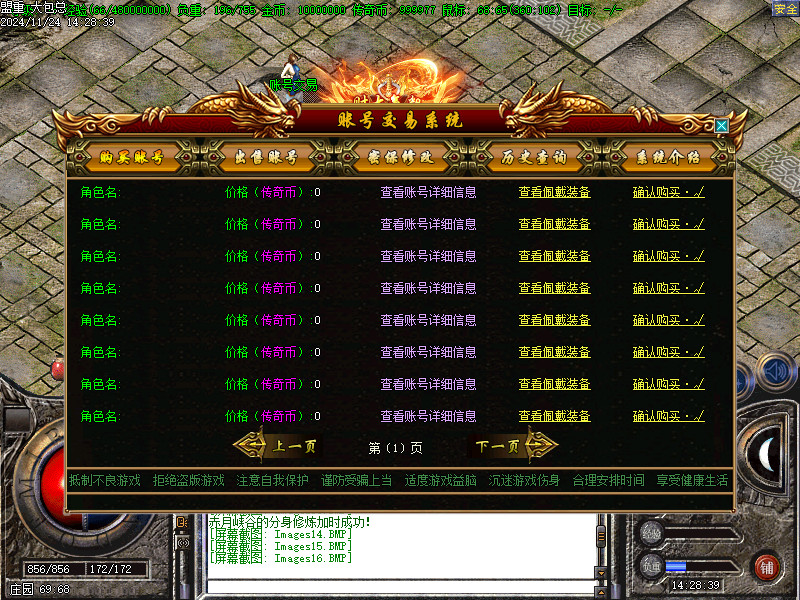This screenshot has height=600, width=800.
Task: Open the 出售账号 tab
Action: pos(265,157)
